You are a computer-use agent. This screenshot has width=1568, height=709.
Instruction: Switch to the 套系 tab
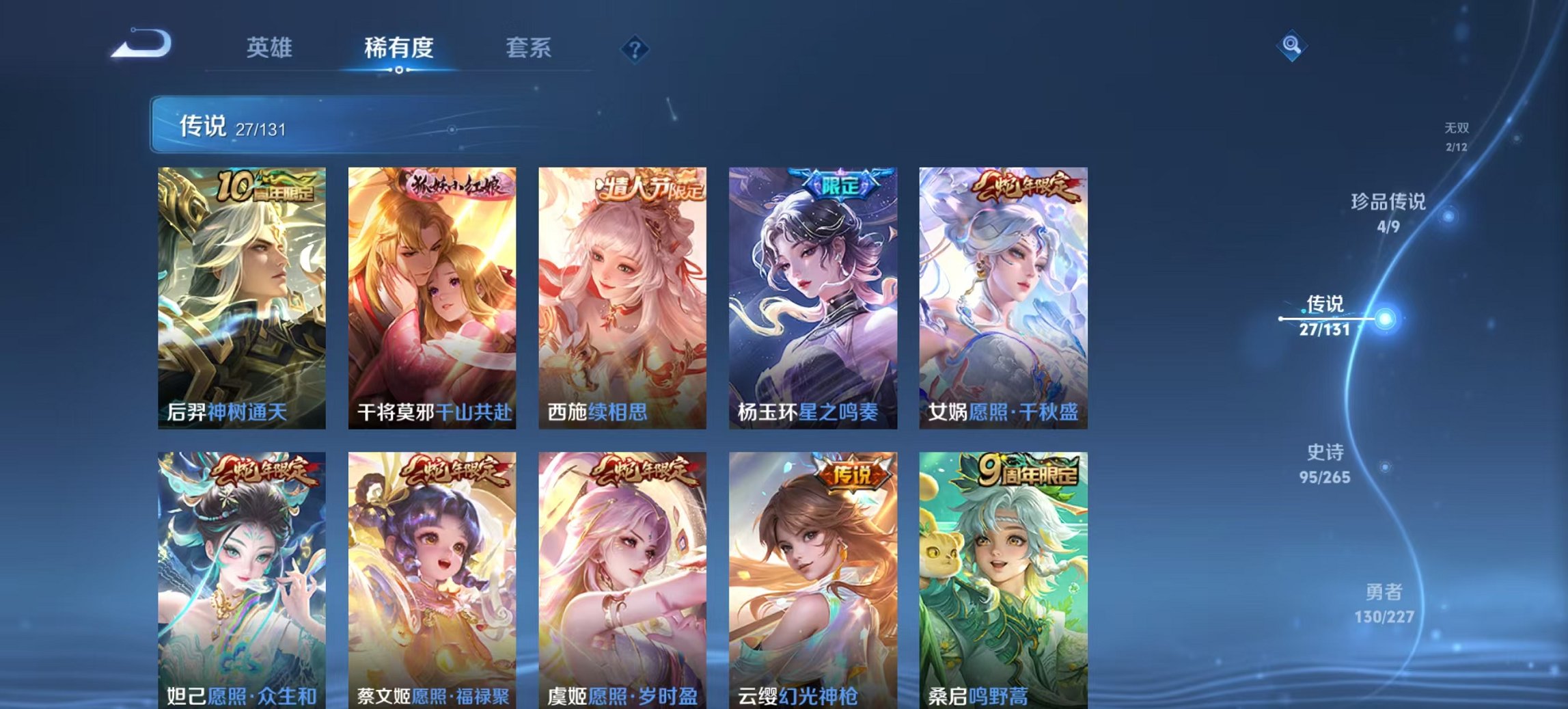(529, 48)
